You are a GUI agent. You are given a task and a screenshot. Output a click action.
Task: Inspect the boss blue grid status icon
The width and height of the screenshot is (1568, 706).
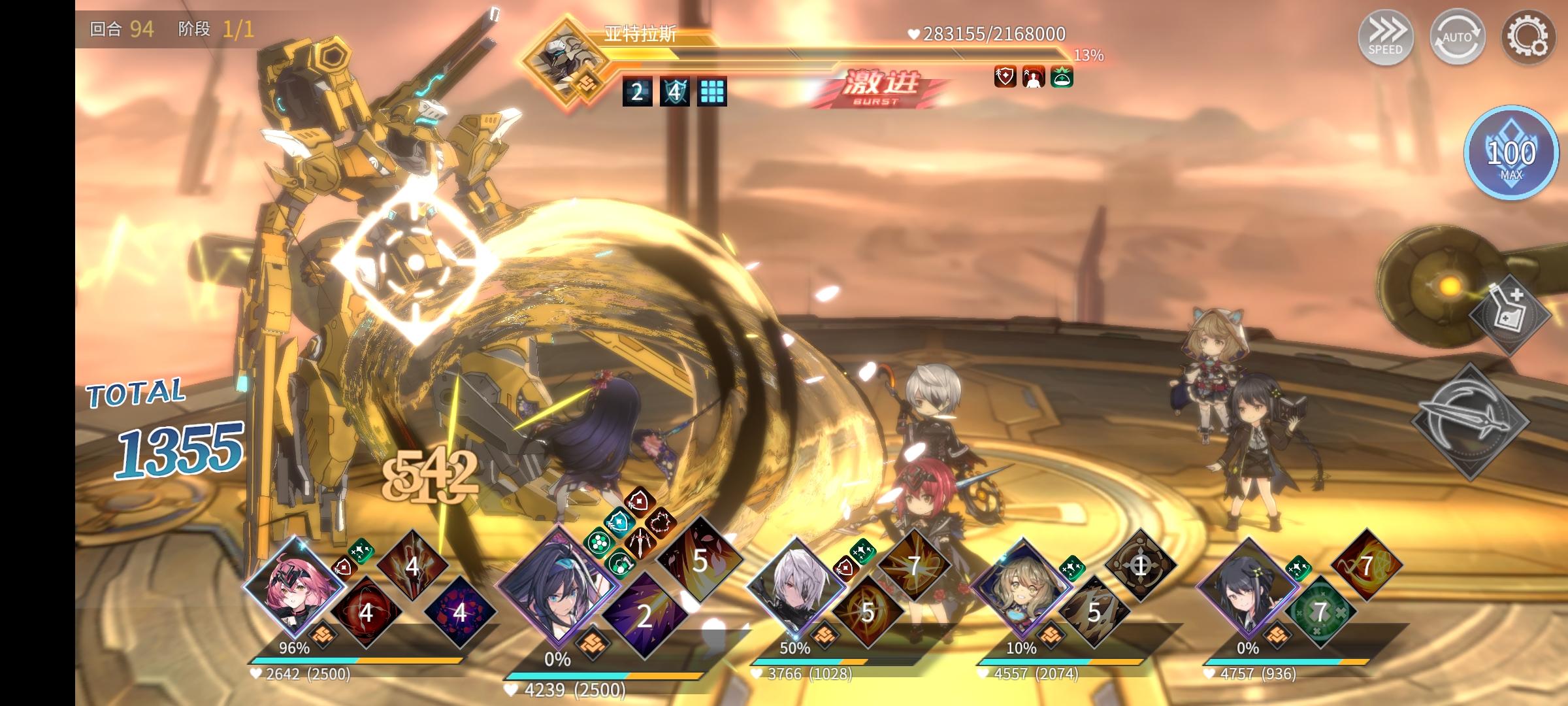[711, 92]
